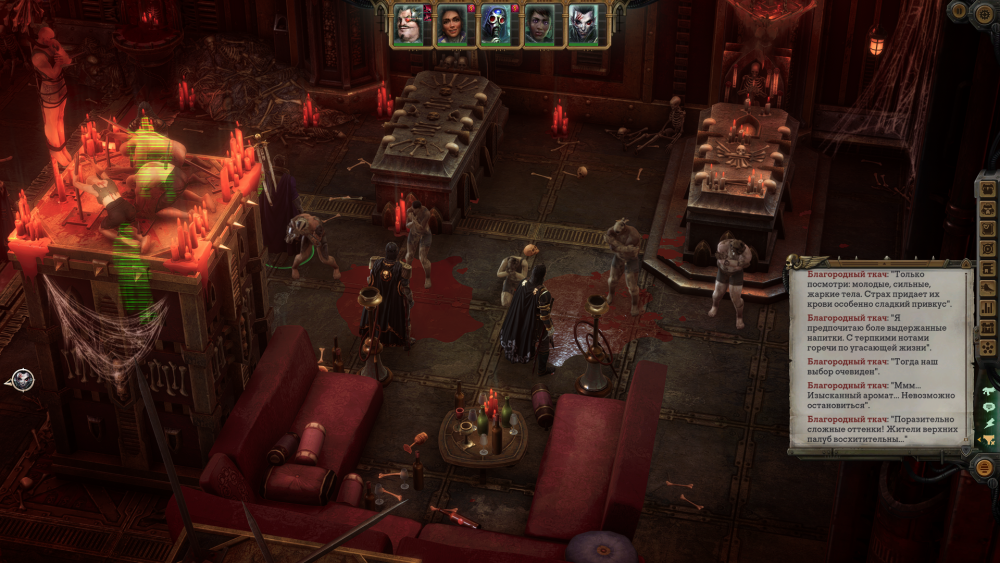Show dialogue messages with the speech bubble filter
The width and height of the screenshot is (1000, 563).
(989, 407)
